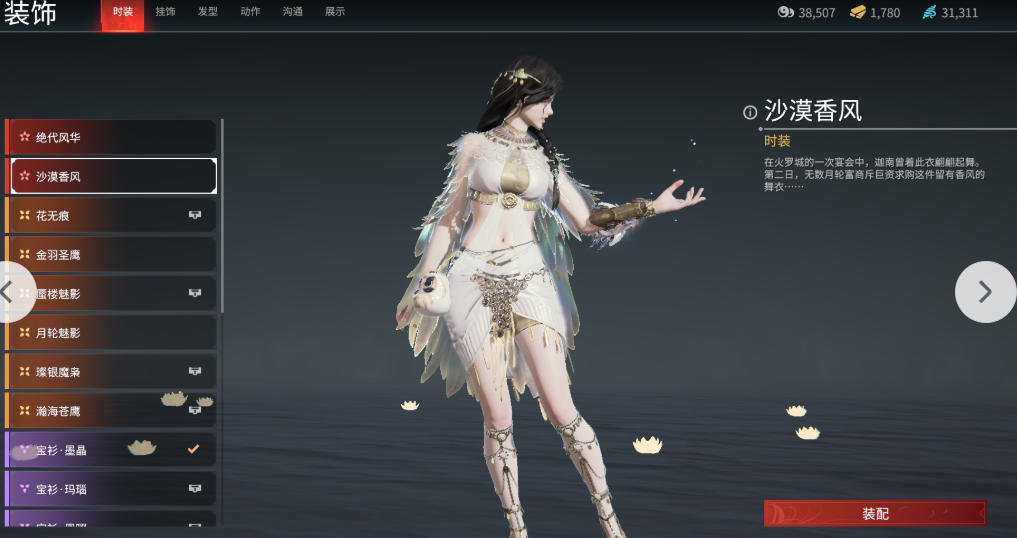The width and height of the screenshot is (1017, 538).
Task: Open the 动作 tab
Action: (250, 12)
